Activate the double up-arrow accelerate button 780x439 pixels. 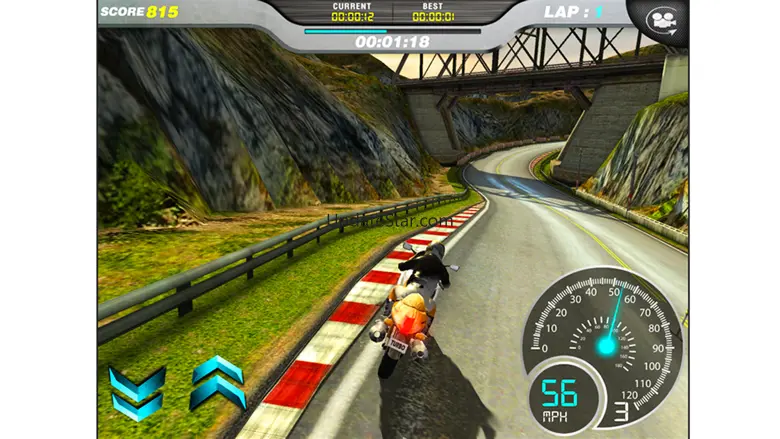[x=217, y=381]
